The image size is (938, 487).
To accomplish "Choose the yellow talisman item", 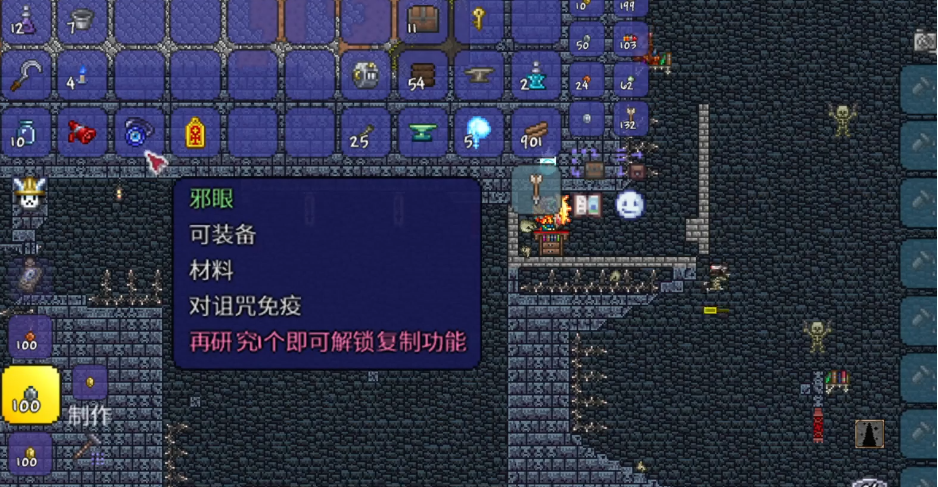I will tap(195, 132).
